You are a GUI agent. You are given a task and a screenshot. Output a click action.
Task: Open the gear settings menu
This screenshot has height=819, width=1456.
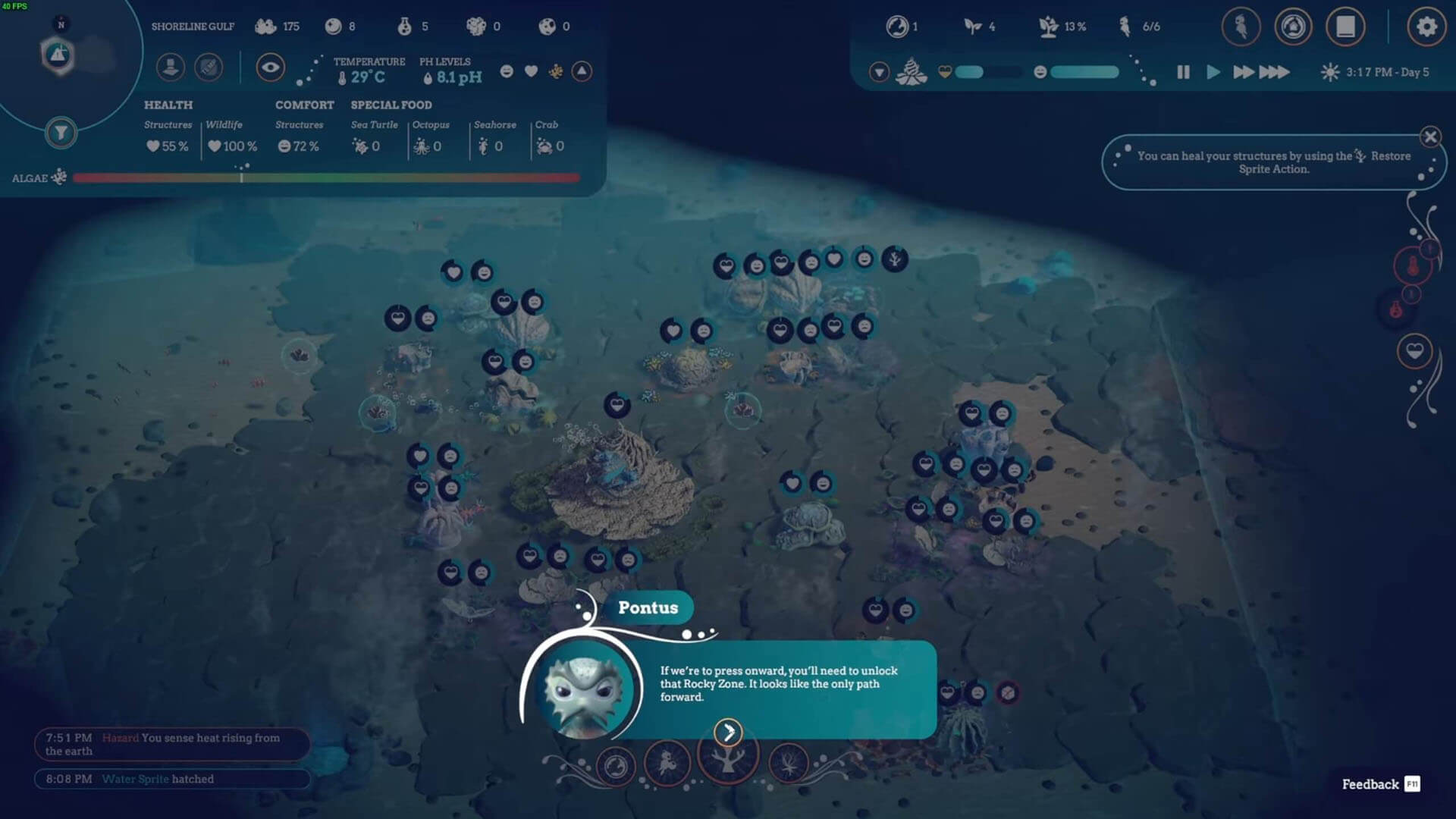click(x=1426, y=27)
